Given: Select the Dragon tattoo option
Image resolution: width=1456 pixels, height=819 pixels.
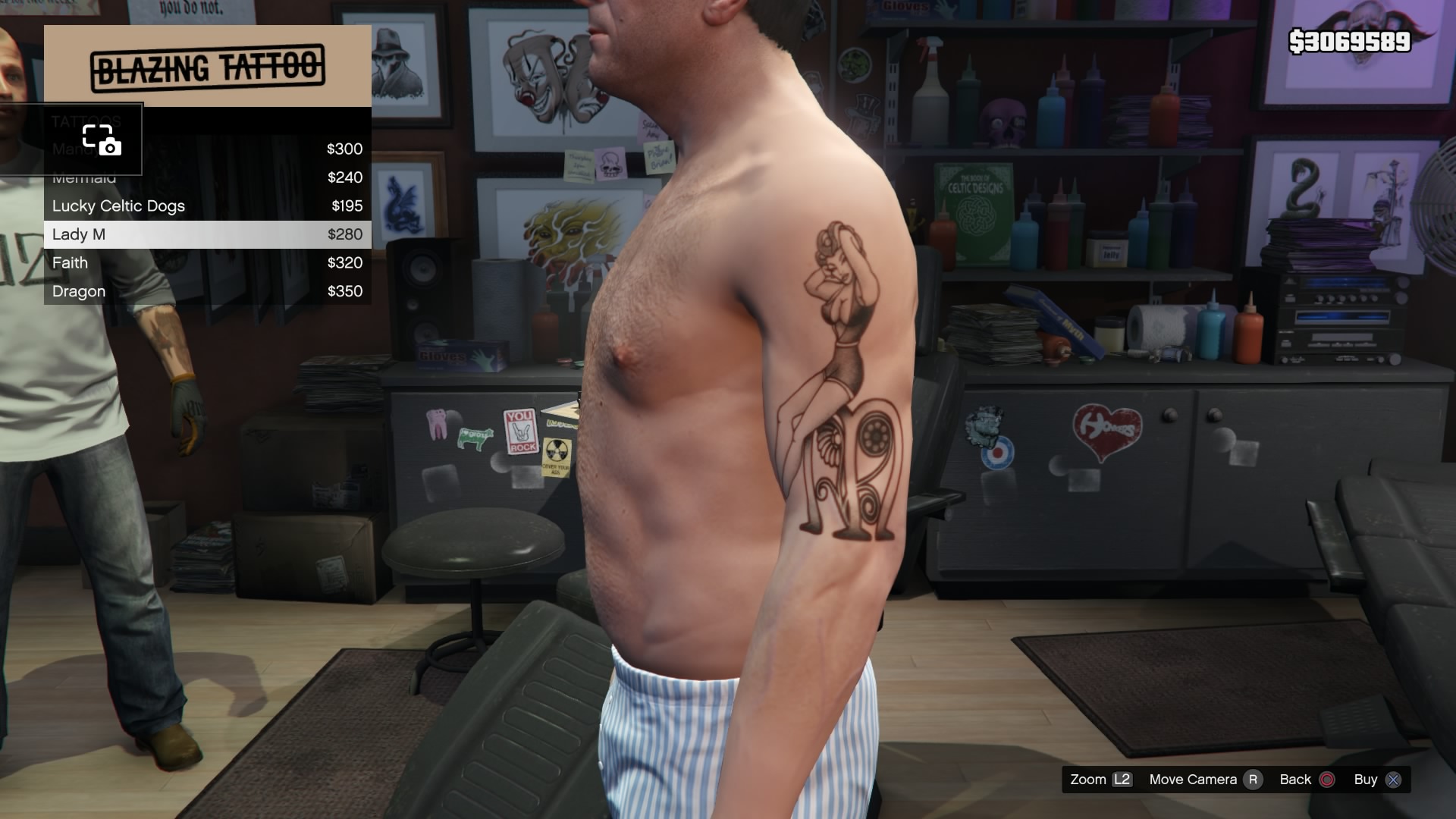Looking at the screenshot, I should tap(207, 291).
